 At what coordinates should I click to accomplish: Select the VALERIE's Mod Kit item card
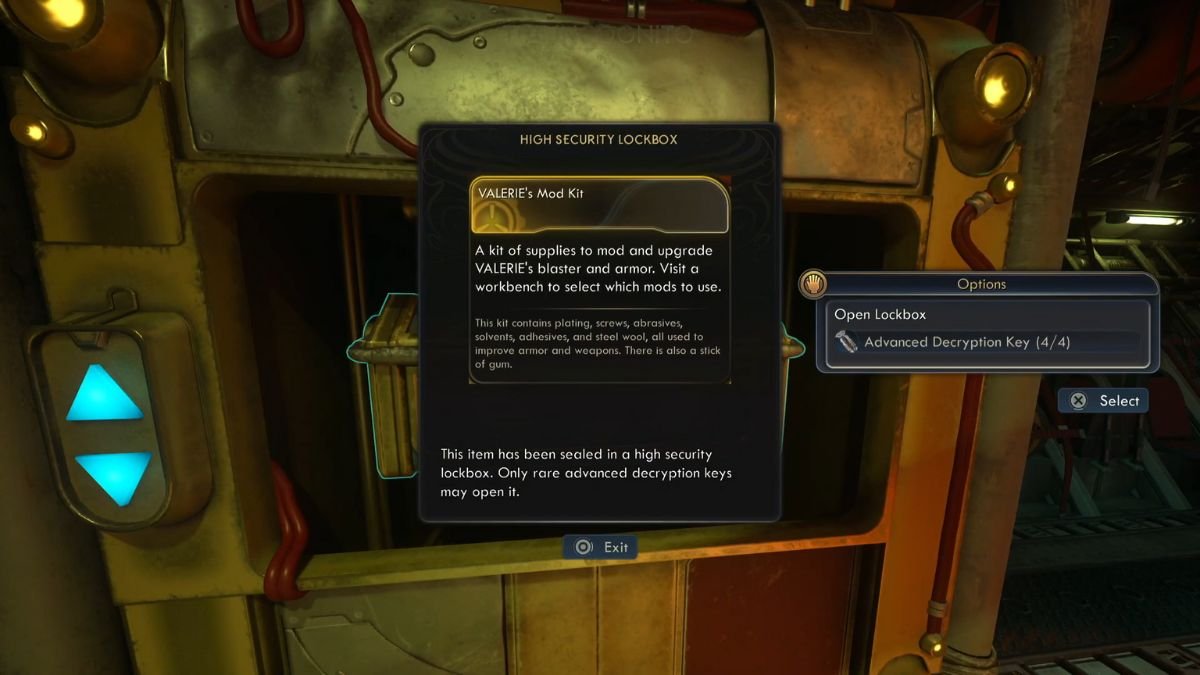(599, 205)
